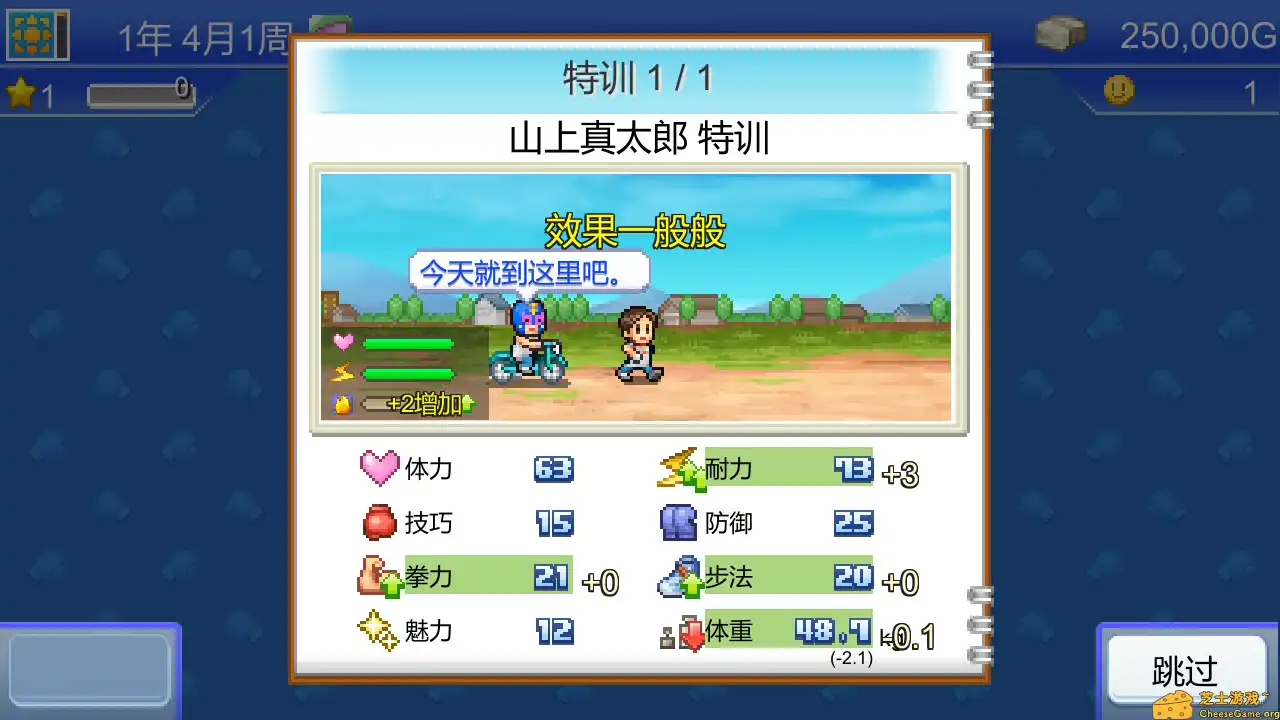Click the heart icon next to 体力 stat
The image size is (1280, 720).
click(x=381, y=468)
